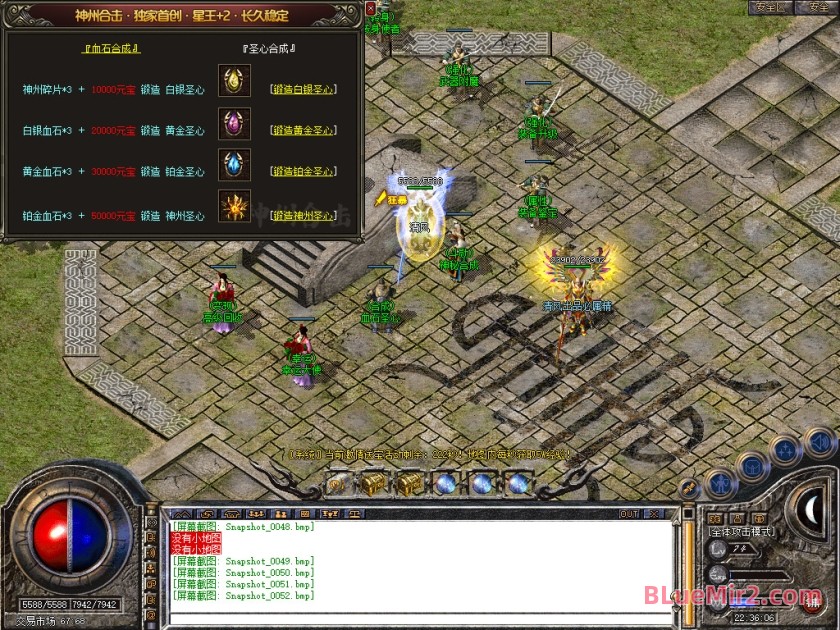
Task: Choose the 锻造黄金圣心 forge option
Action: click(303, 131)
